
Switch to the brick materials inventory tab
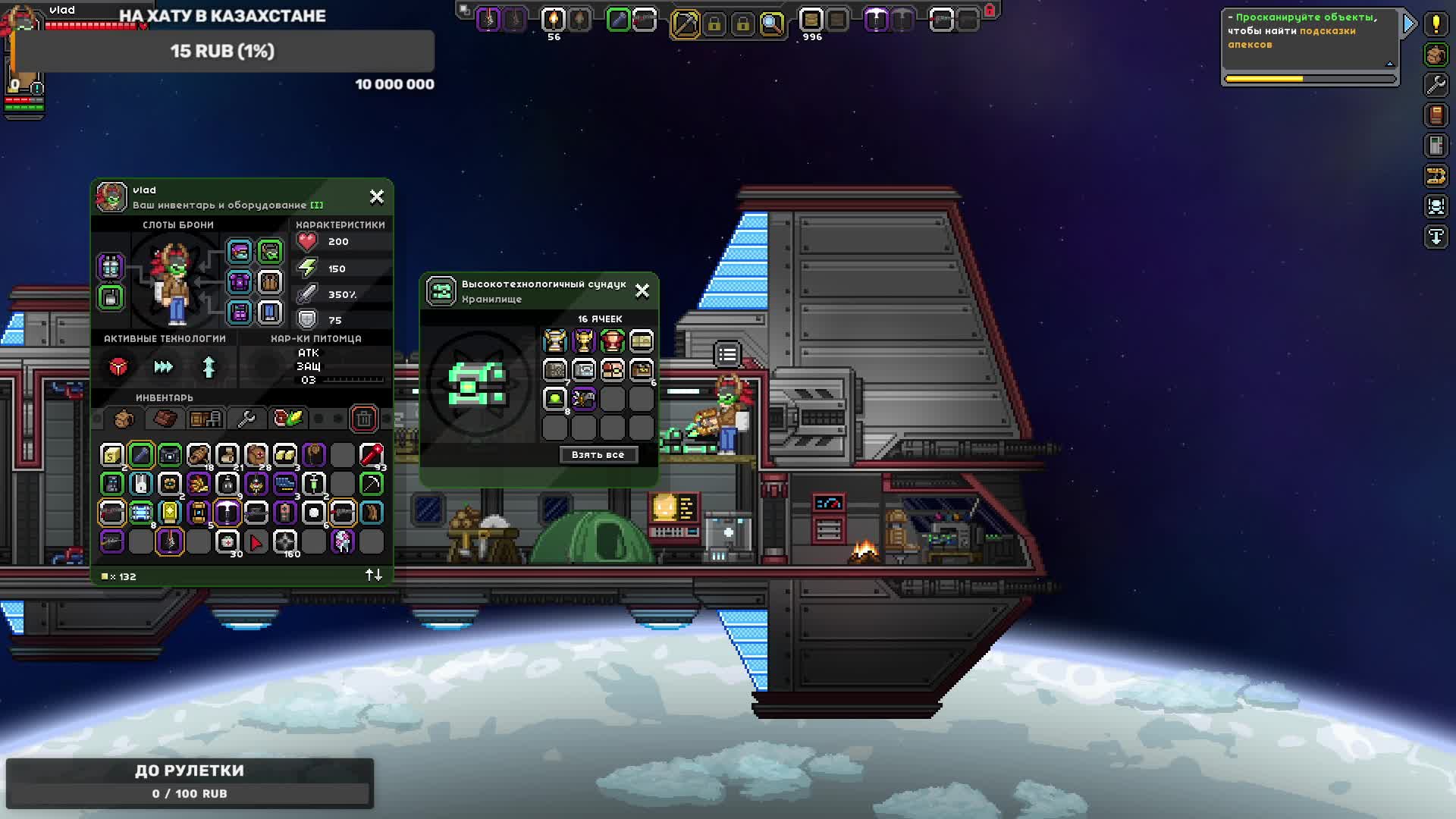tap(165, 419)
